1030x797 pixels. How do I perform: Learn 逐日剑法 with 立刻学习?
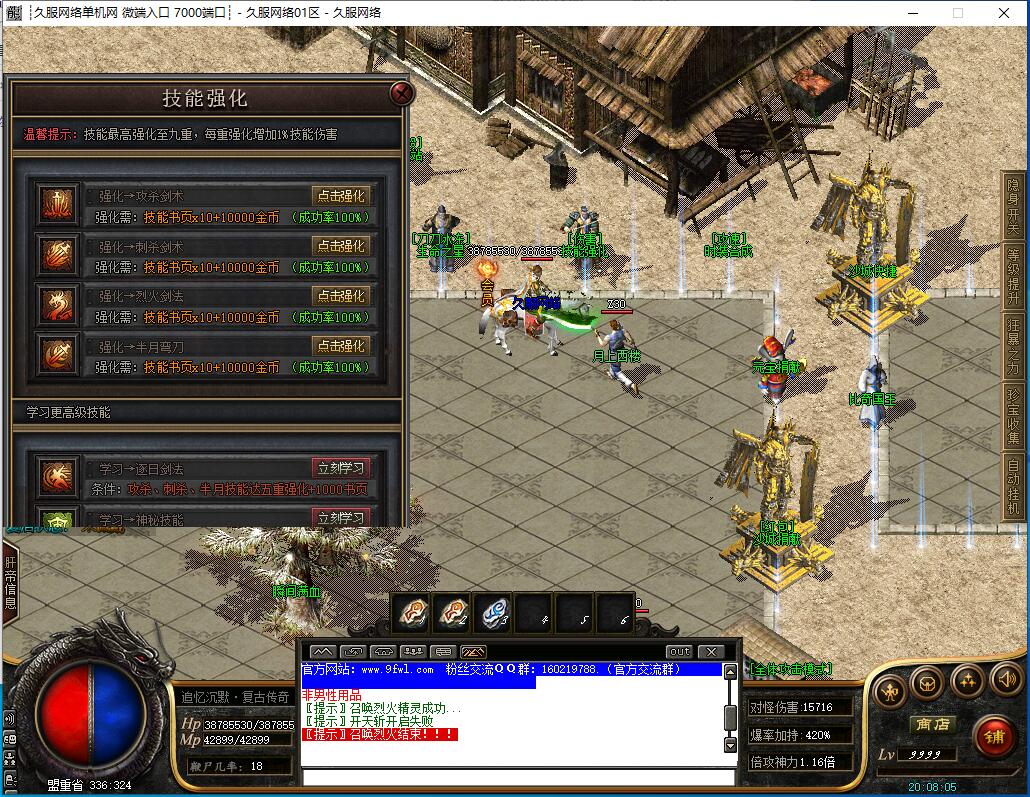pos(341,468)
